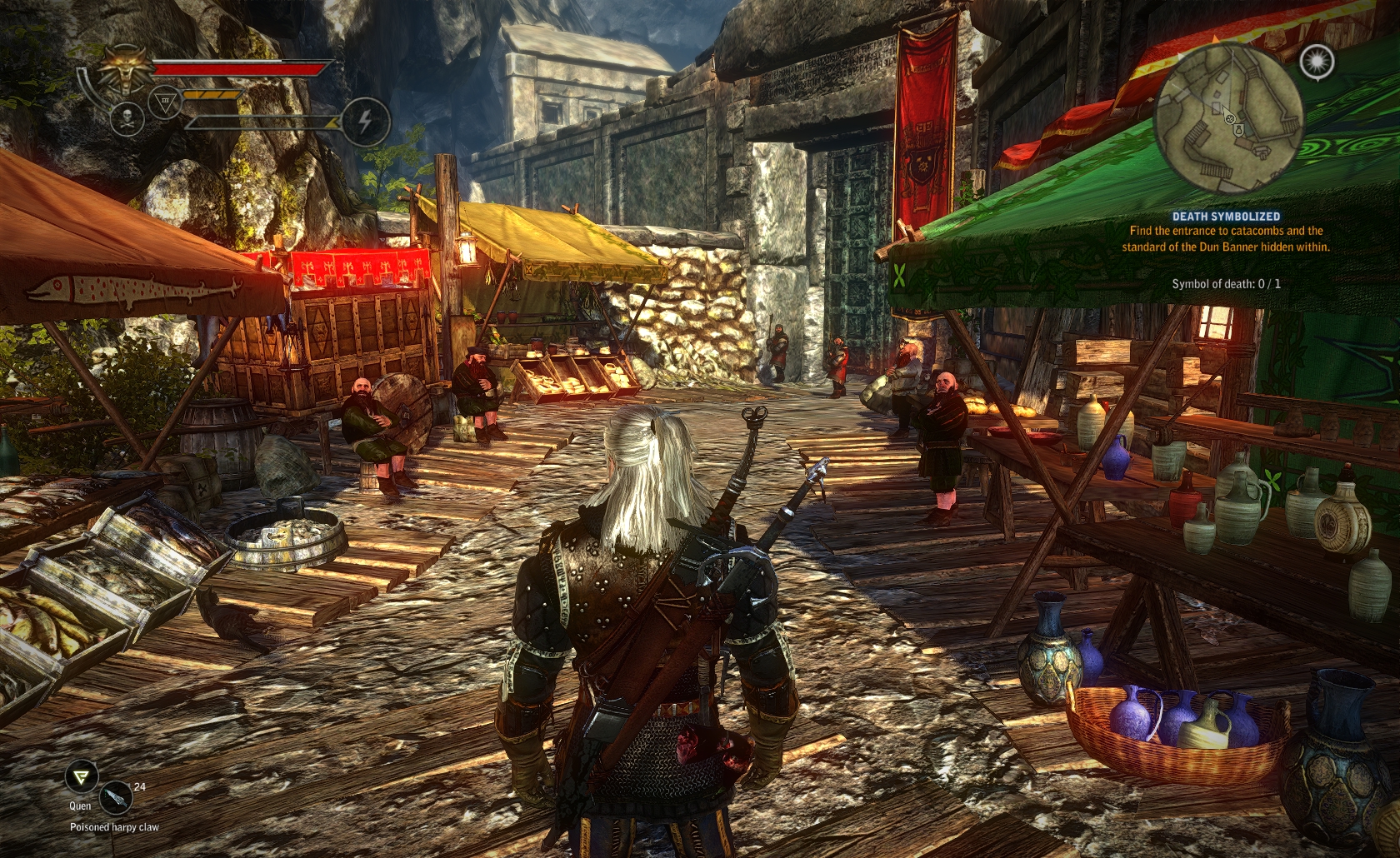This screenshot has width=1400, height=858.
Task: Select the poisoned harpy claw slot
Action: (x=116, y=798)
